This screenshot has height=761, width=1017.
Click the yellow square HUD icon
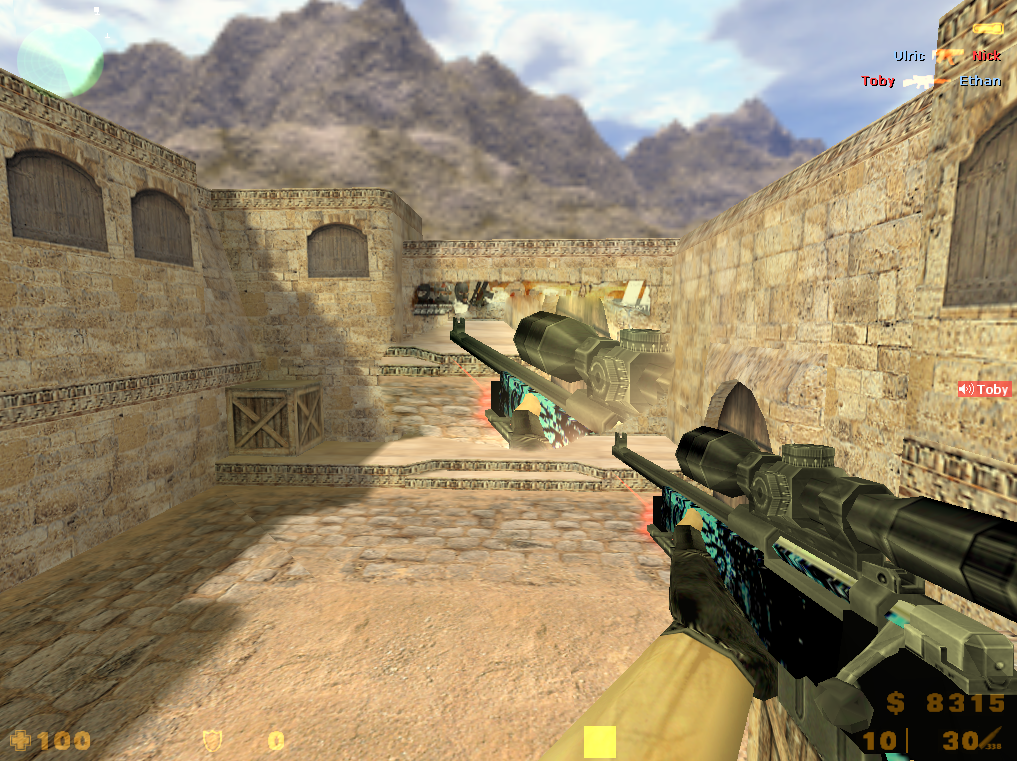click(599, 741)
